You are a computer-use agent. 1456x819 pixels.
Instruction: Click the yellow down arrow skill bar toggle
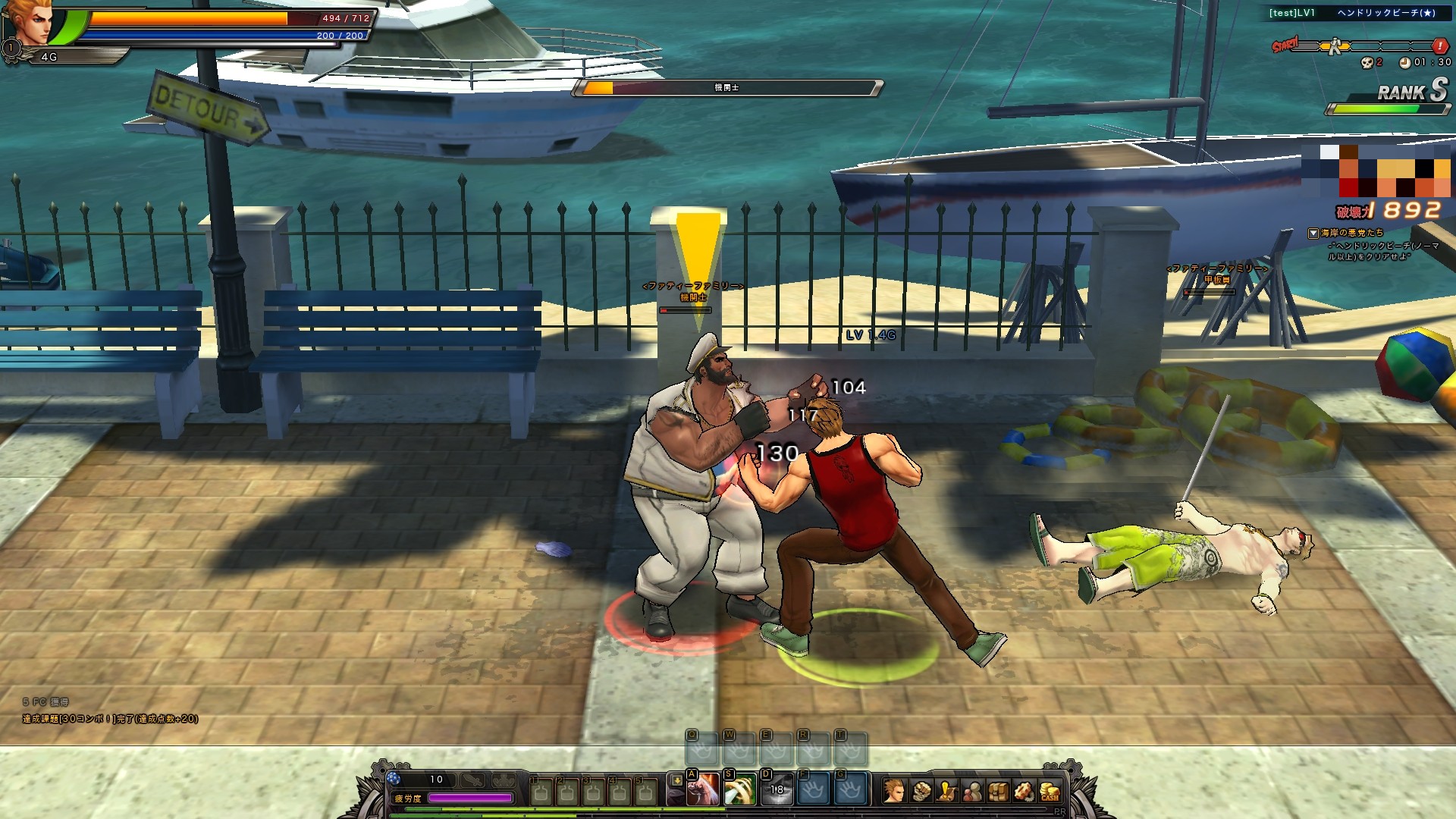(676, 781)
